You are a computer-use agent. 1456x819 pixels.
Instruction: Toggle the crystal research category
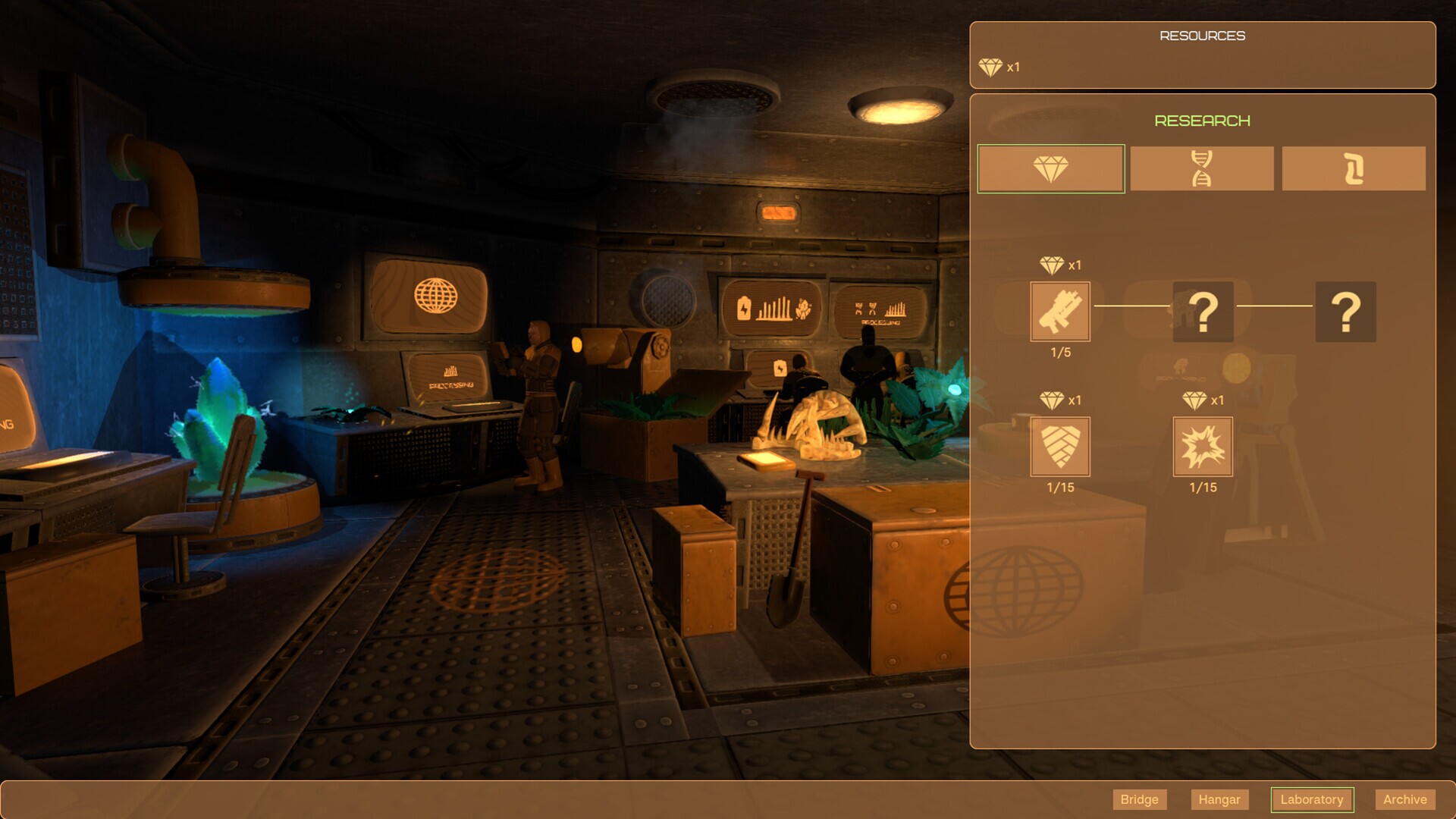click(x=1050, y=168)
